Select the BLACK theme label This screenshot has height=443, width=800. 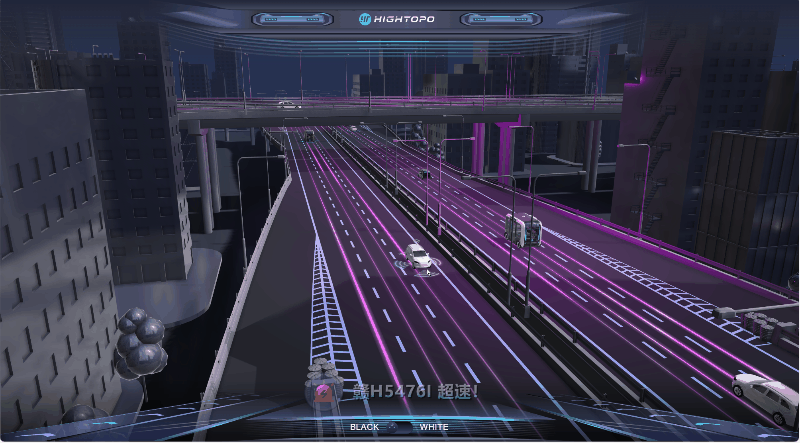click(364, 427)
